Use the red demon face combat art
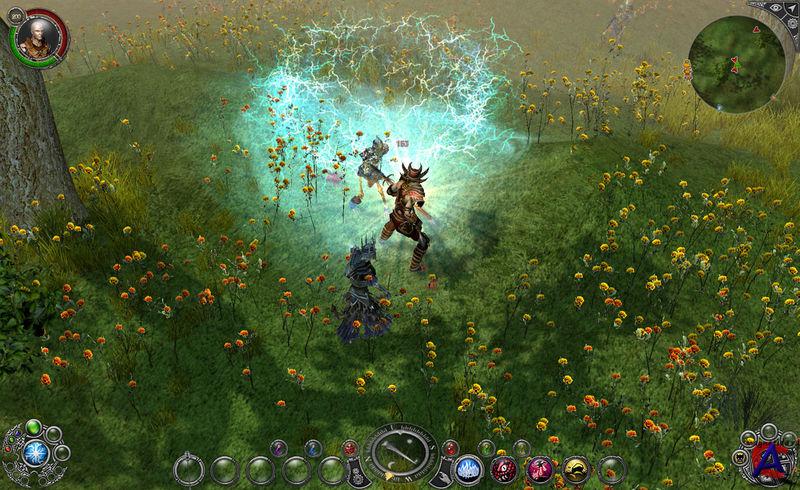800x490 pixels. coord(505,468)
